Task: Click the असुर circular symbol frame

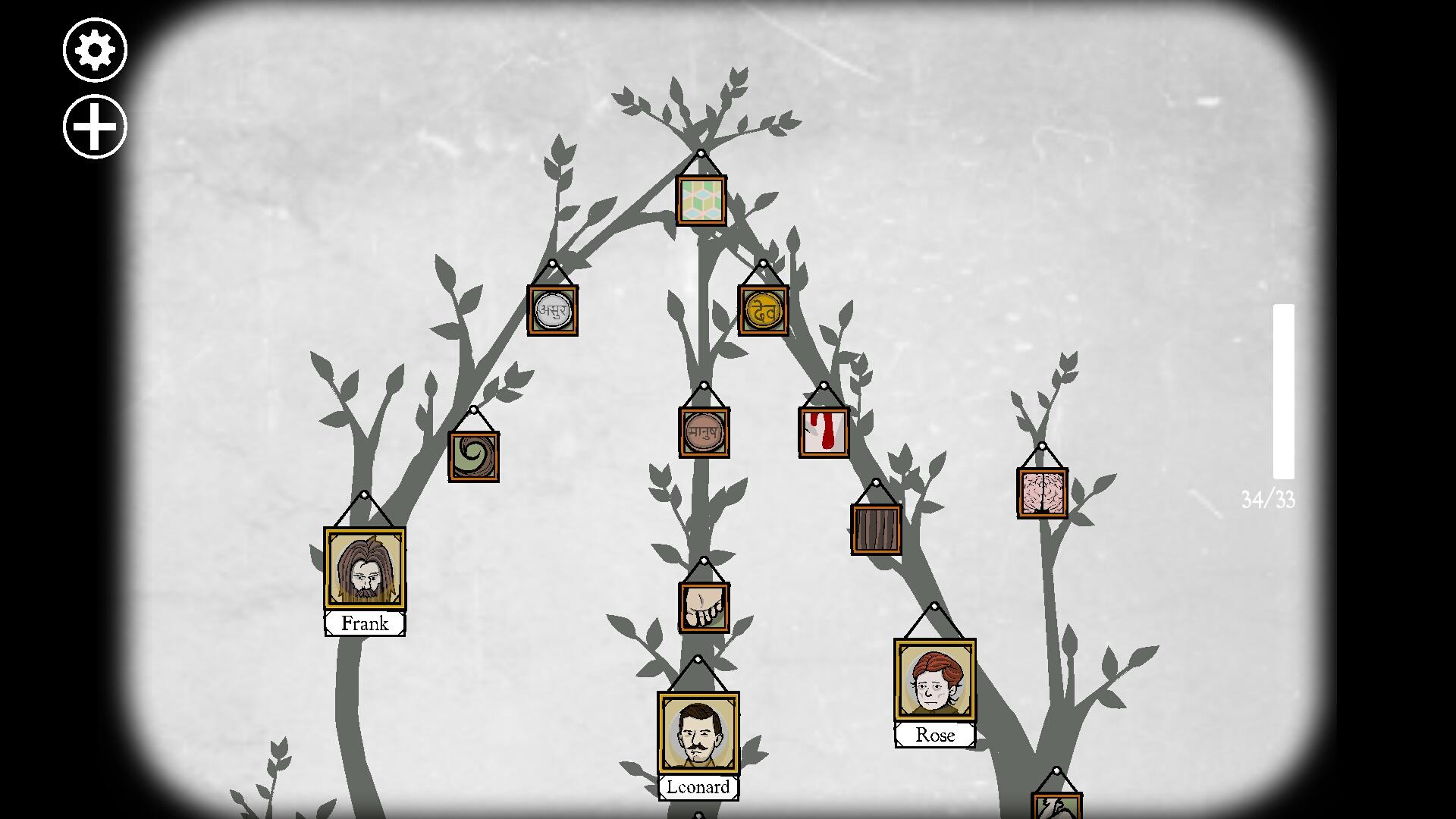Action: (553, 311)
